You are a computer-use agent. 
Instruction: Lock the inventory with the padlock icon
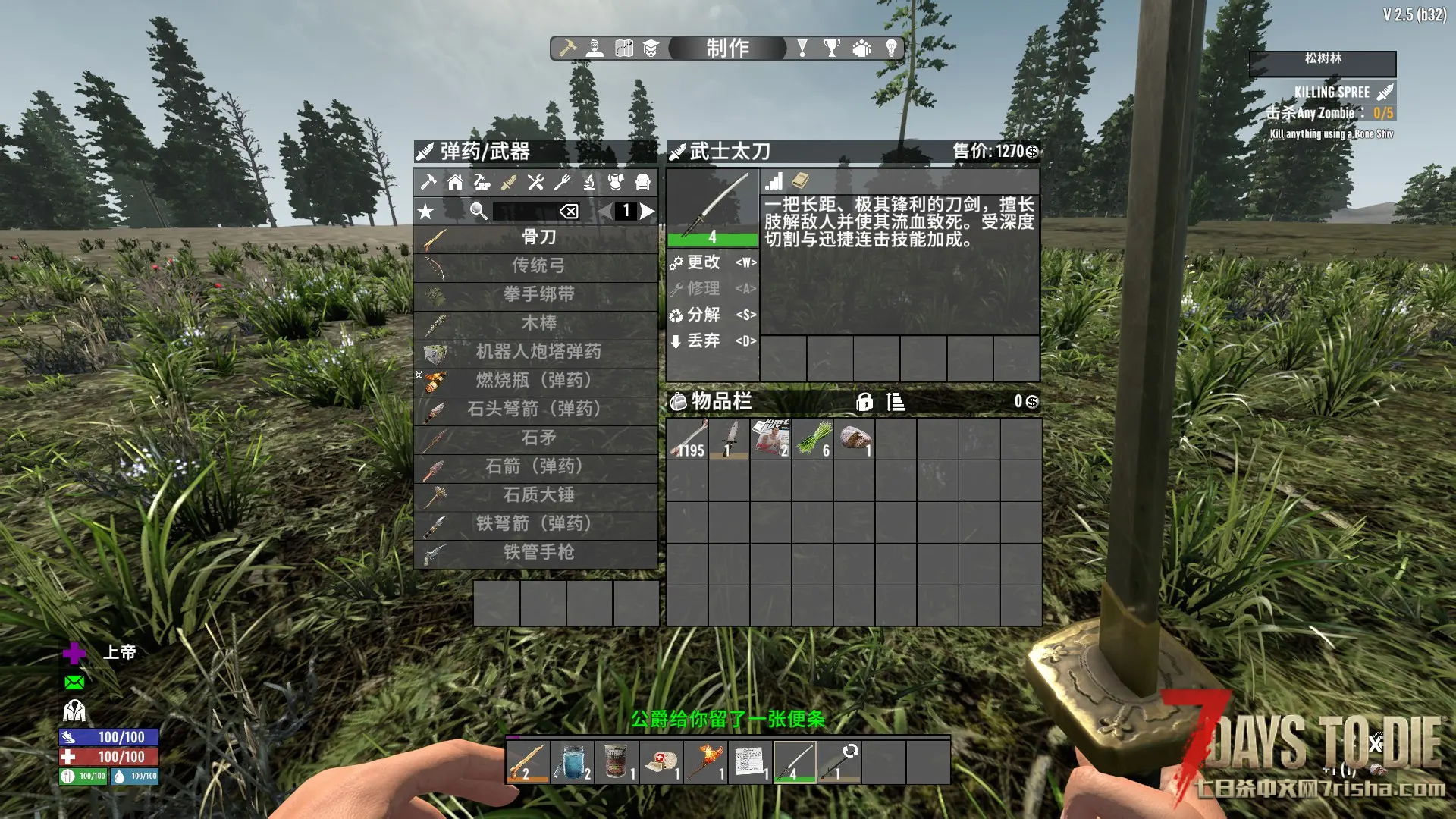864,402
